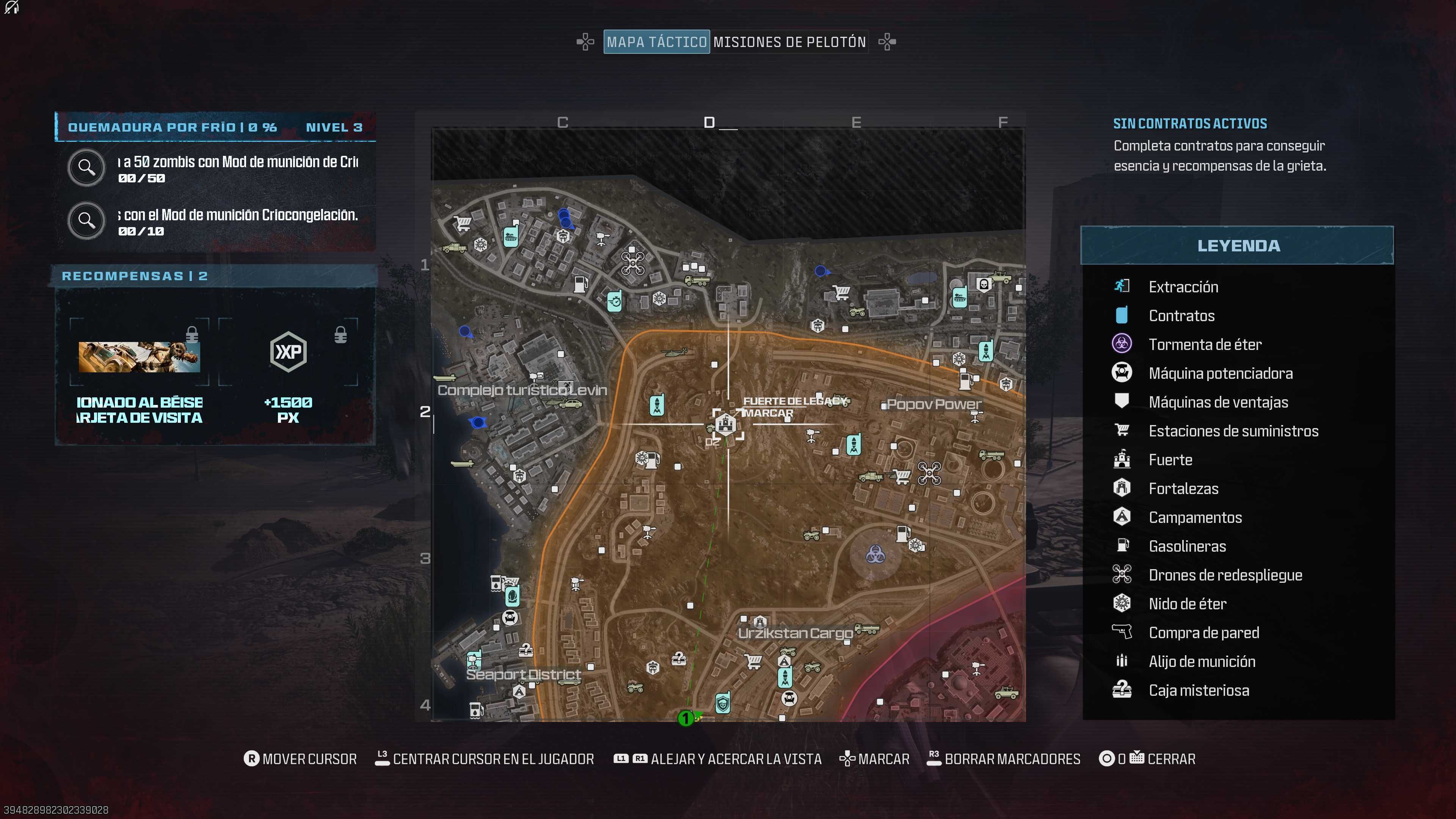Select the Aether storm biohazard marker
This screenshot has width=1456, height=819.
pyautogui.click(x=875, y=554)
